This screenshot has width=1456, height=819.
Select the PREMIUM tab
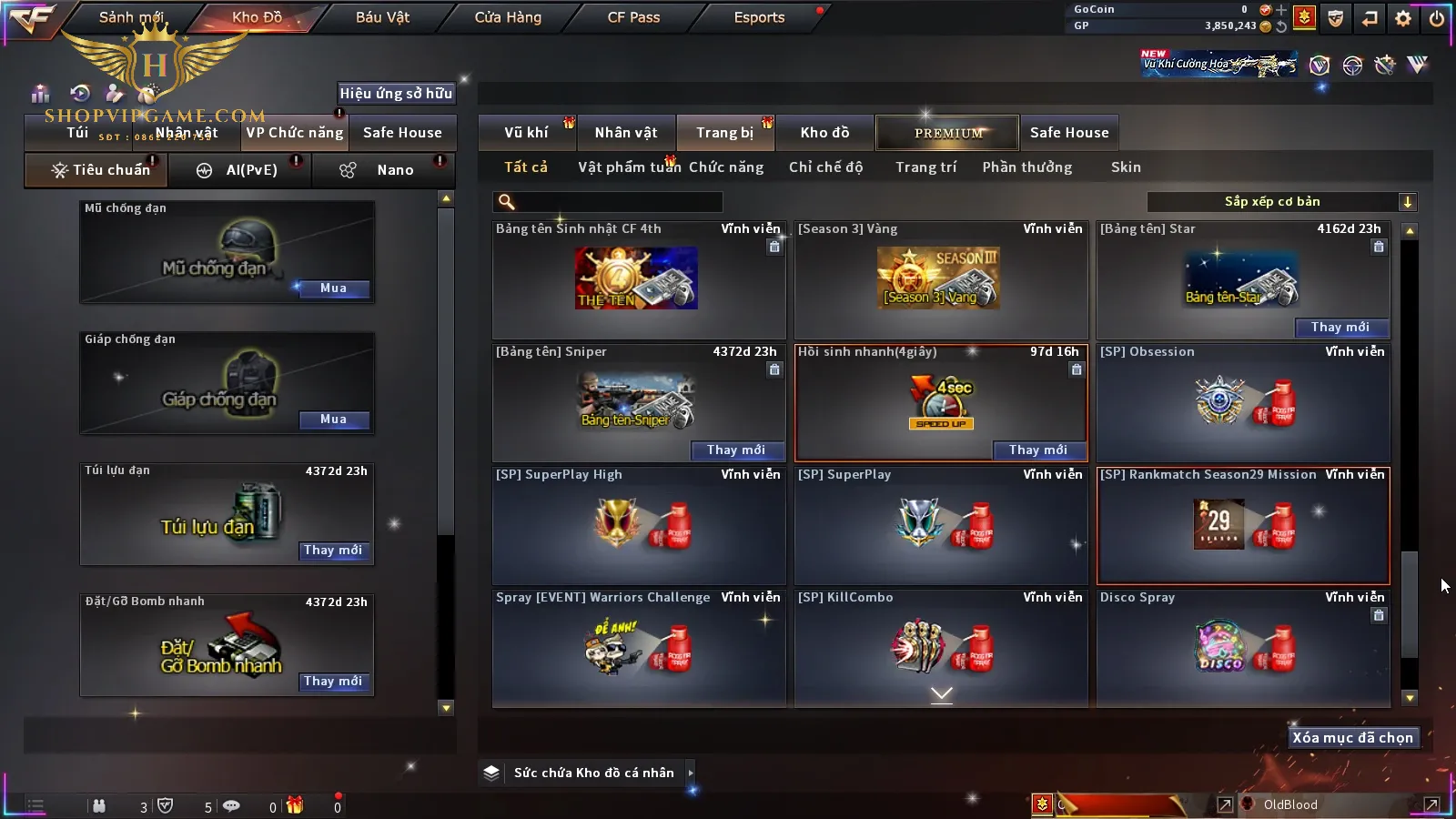click(x=947, y=133)
